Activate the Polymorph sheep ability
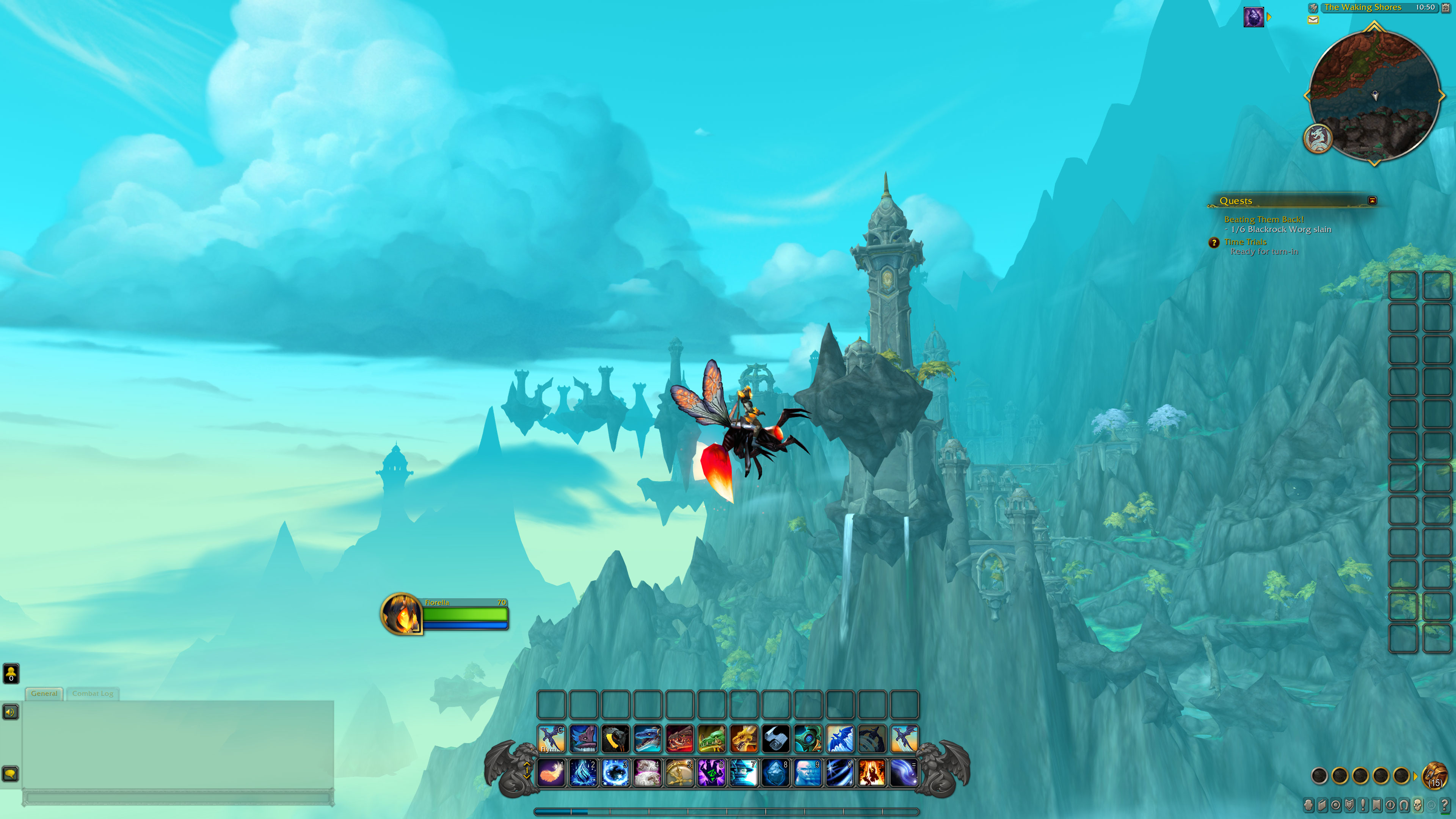The height and width of the screenshot is (819, 1456). [x=647, y=773]
